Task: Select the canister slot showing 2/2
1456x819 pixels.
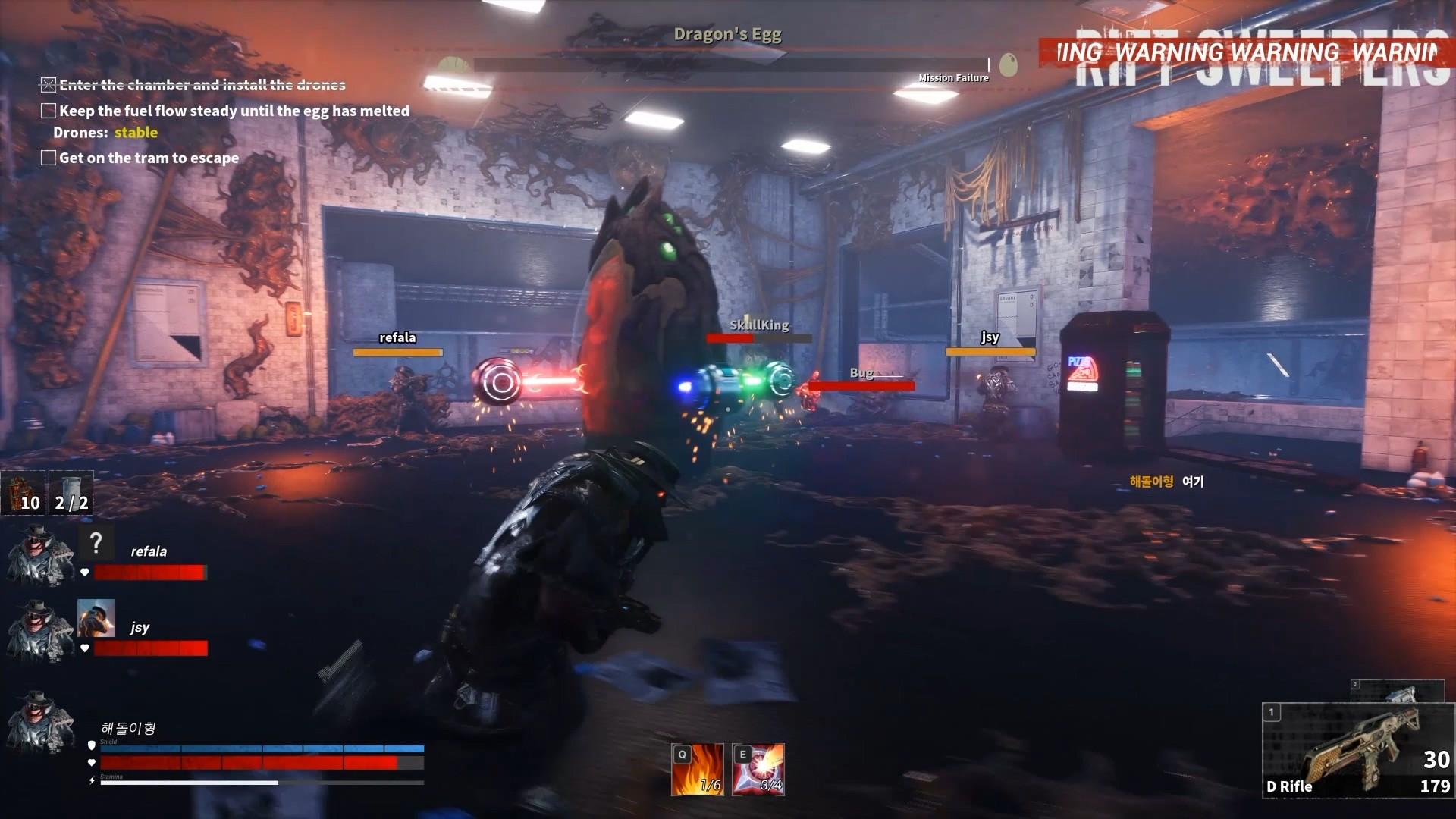Action: coord(71,493)
